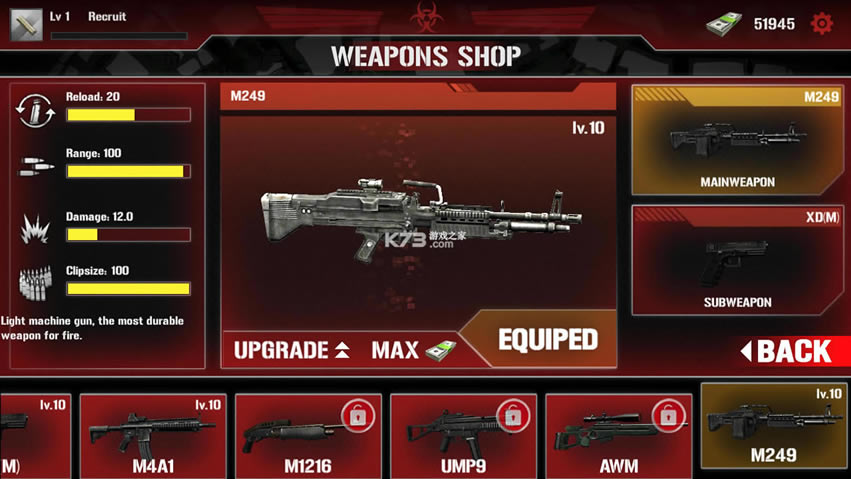Select the M249 tile in weapon list
Viewport: 851px width, 479px height.
pyautogui.click(x=773, y=427)
